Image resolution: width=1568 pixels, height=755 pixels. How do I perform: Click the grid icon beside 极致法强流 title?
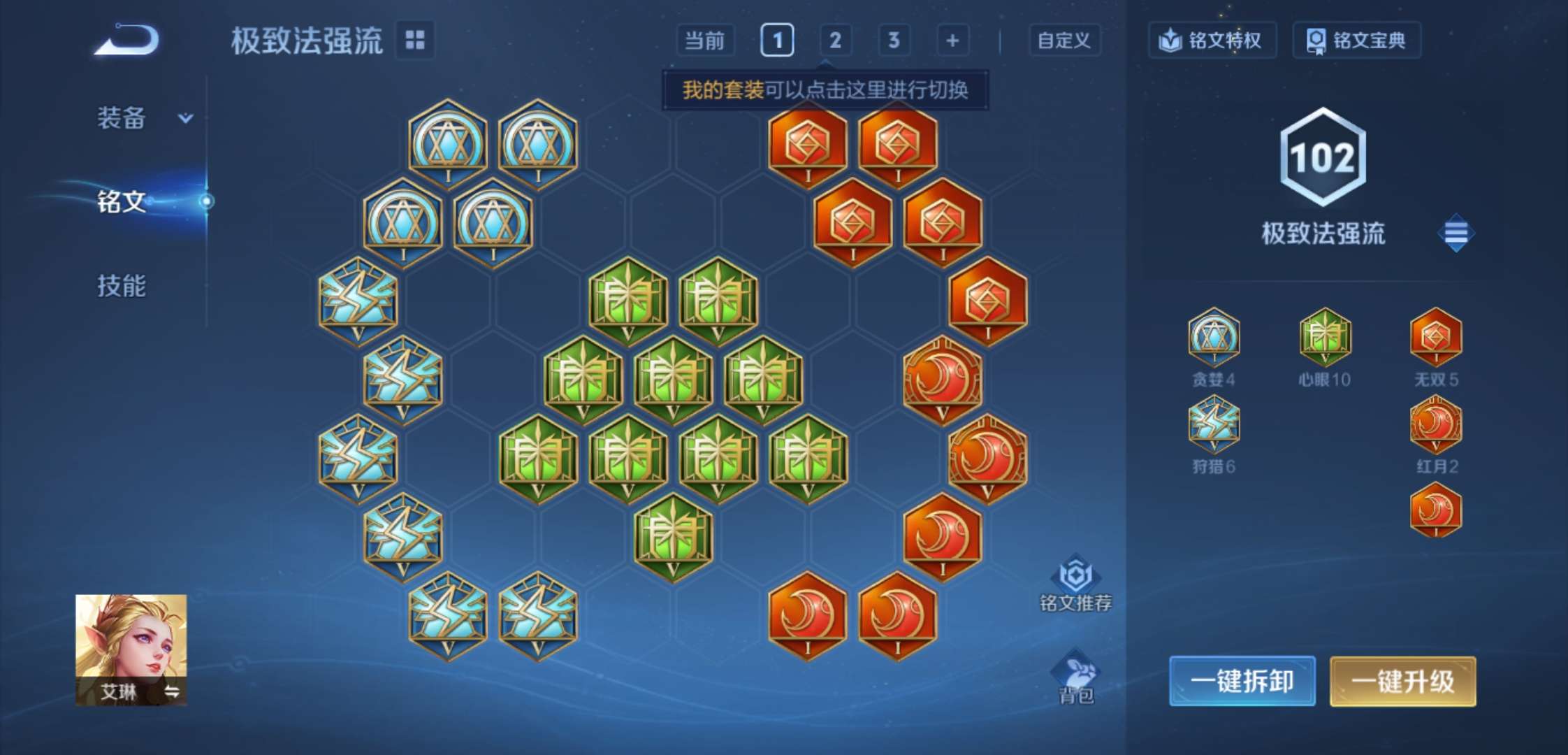tap(414, 40)
